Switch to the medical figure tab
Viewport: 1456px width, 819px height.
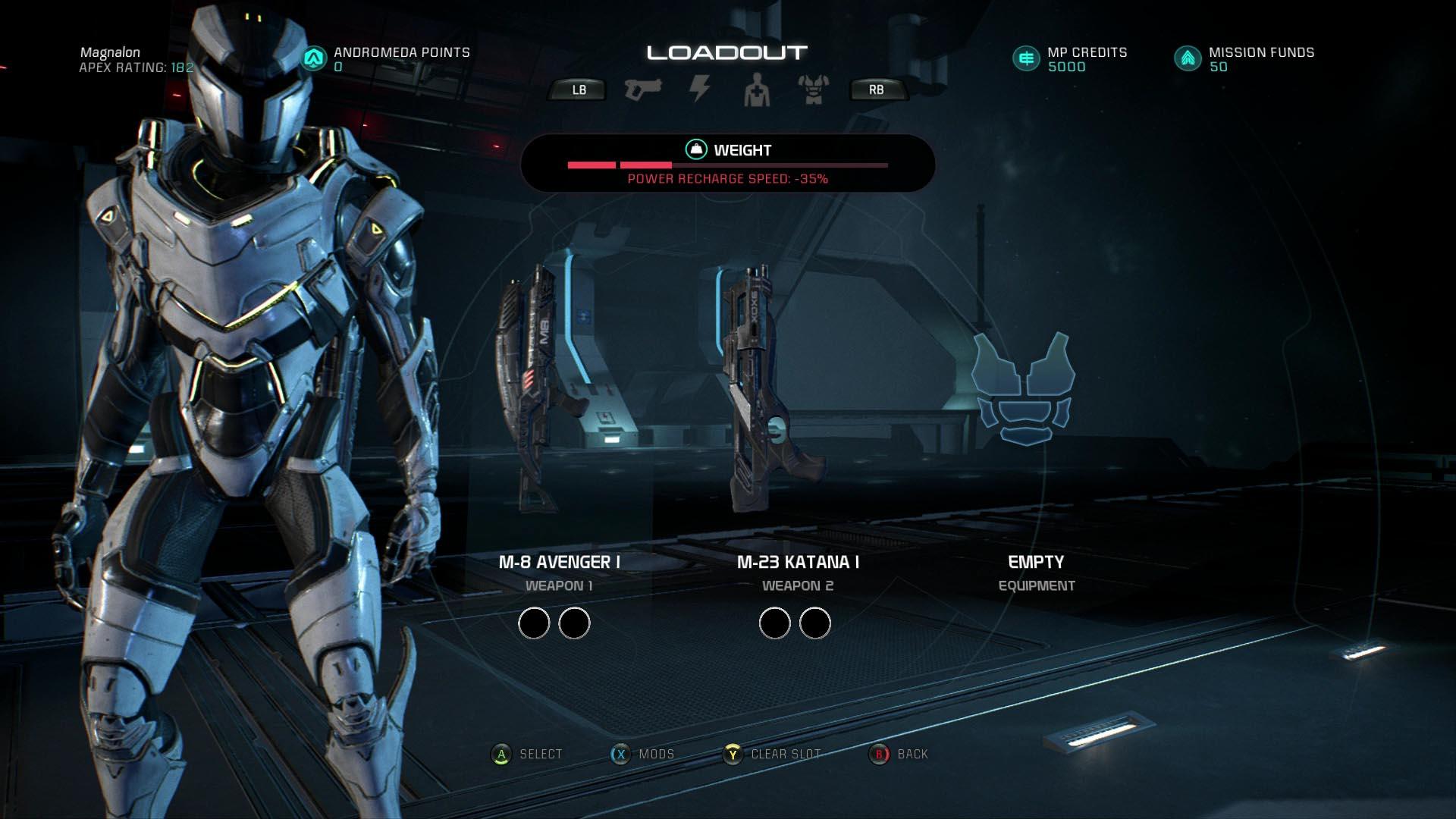click(x=757, y=90)
